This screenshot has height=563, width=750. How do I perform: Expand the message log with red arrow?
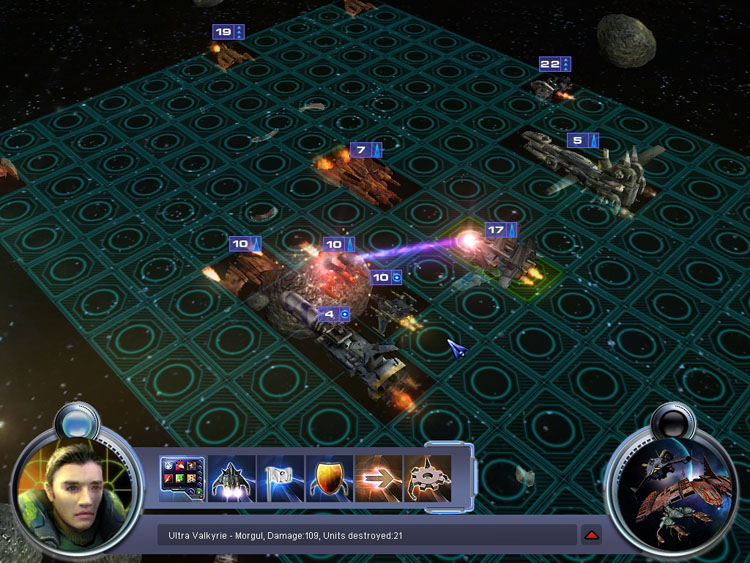(x=591, y=535)
